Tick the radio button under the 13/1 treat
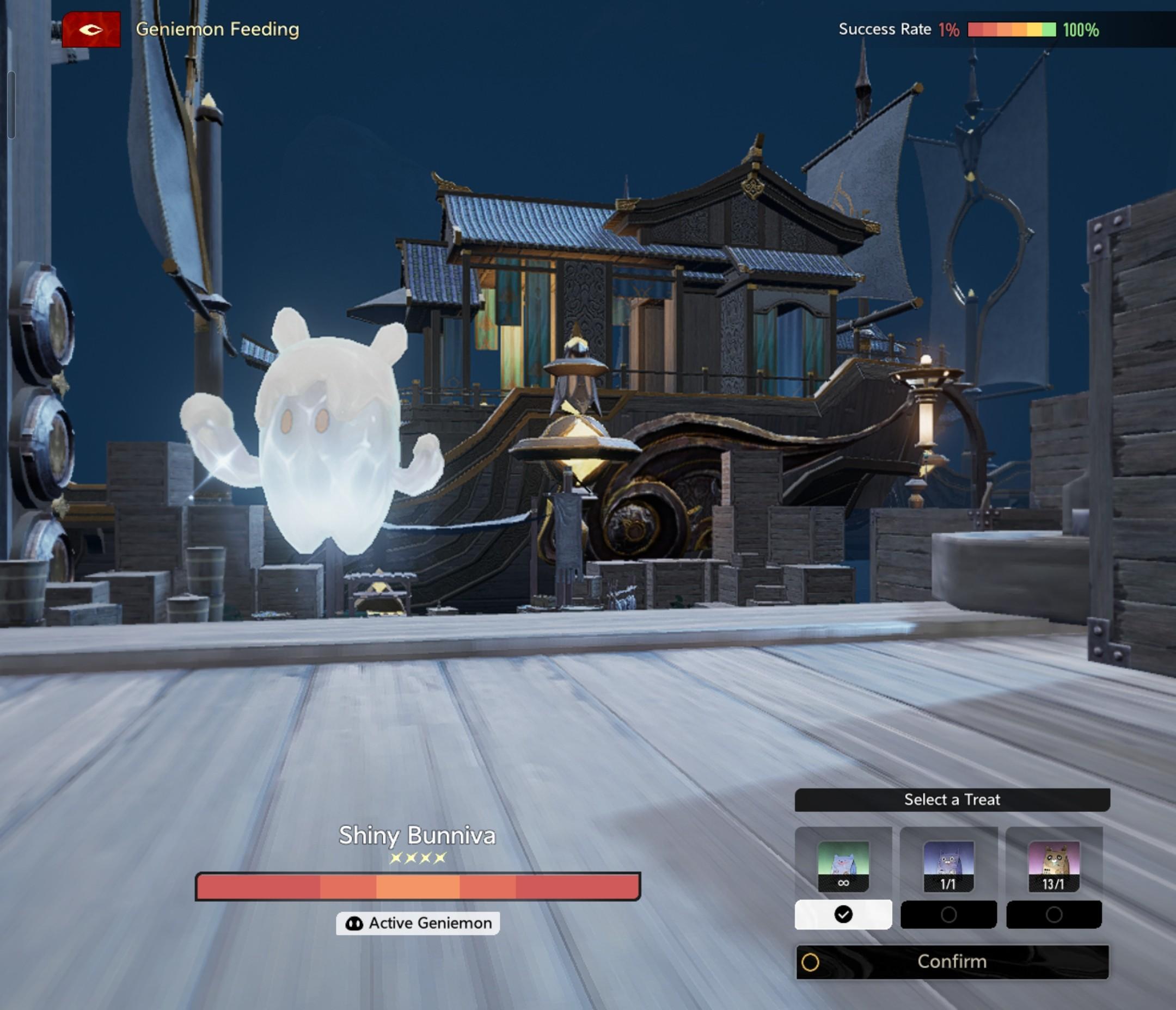 click(x=1053, y=915)
